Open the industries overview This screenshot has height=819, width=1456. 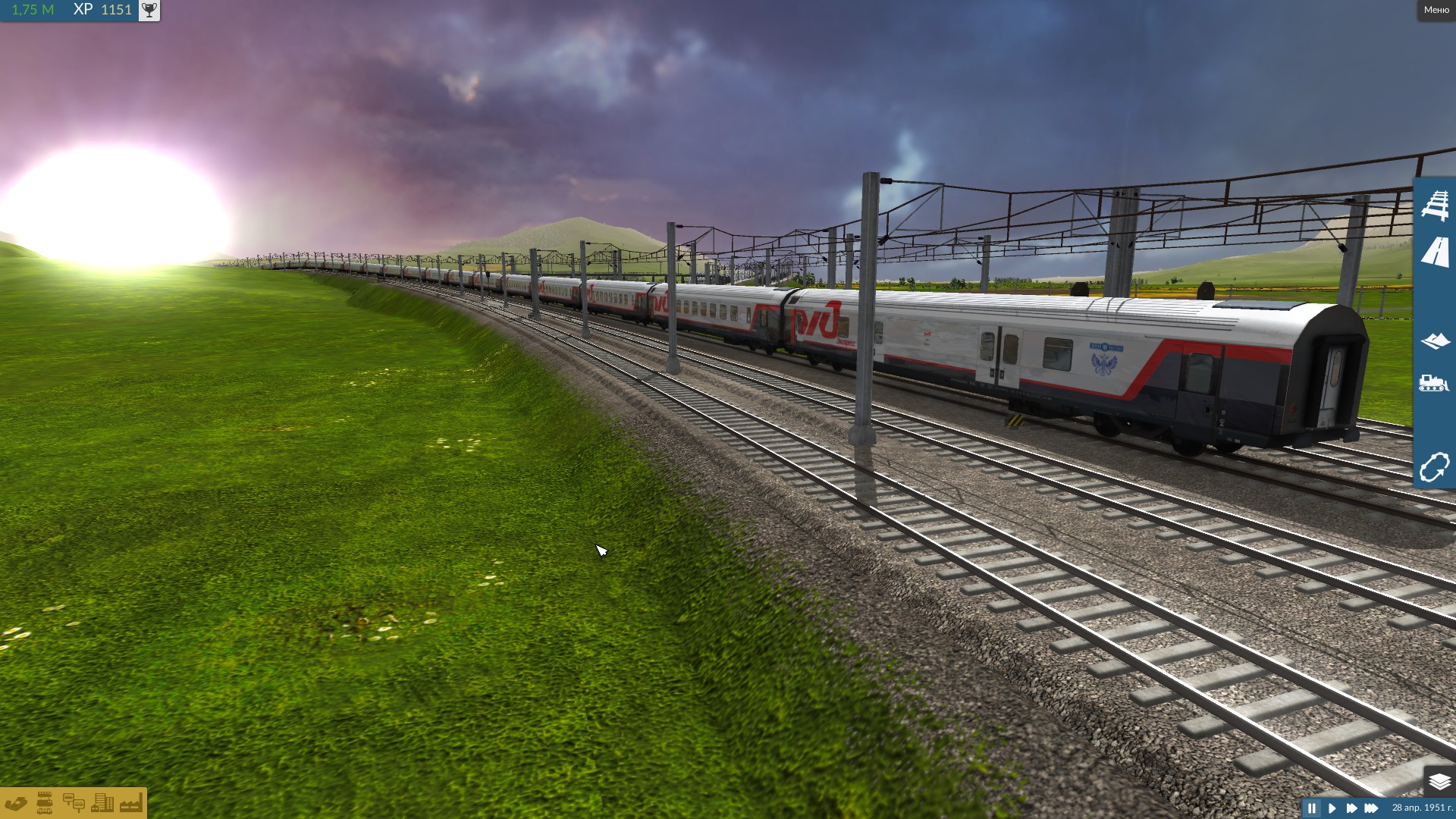(130, 802)
